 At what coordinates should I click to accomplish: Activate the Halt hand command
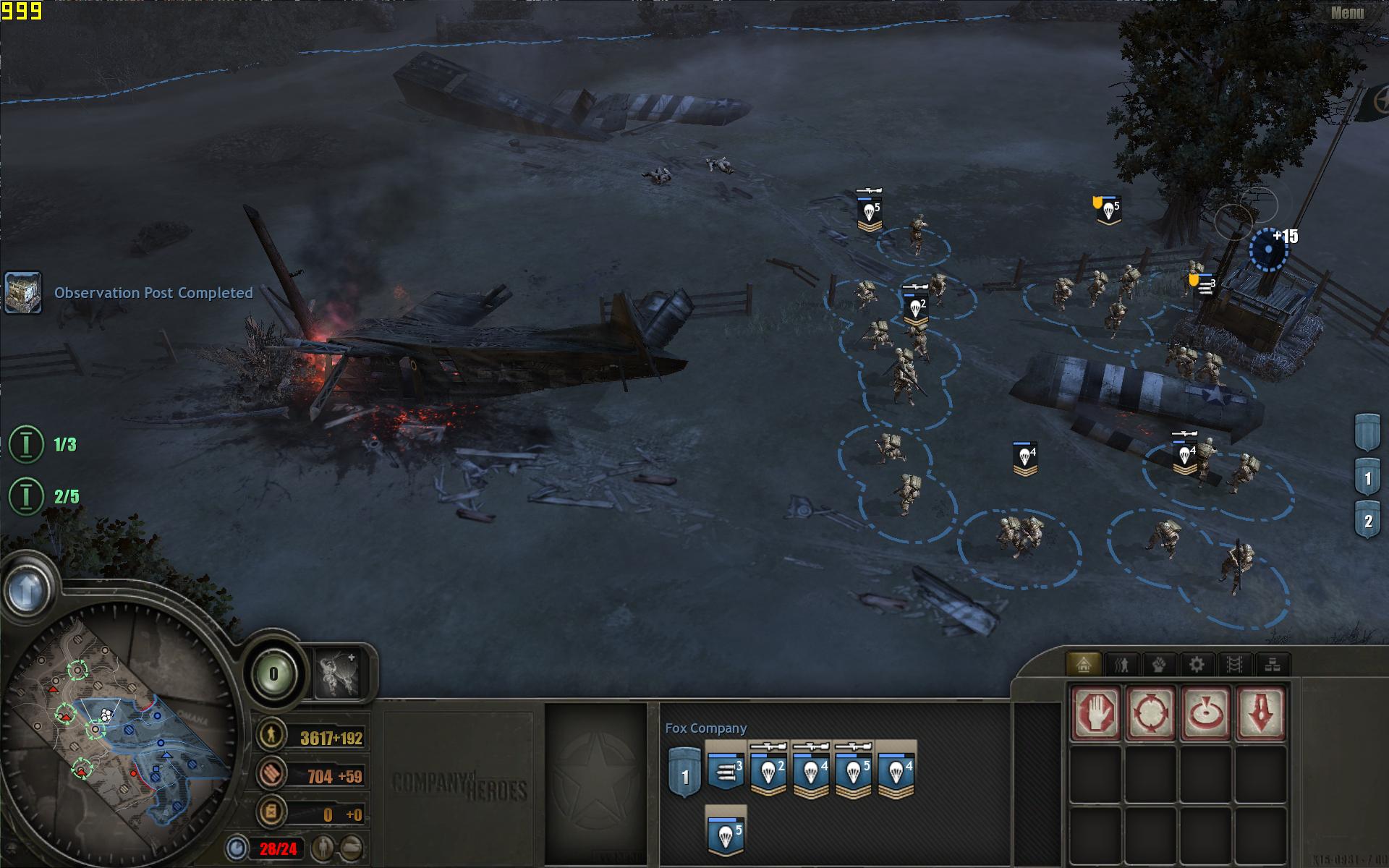pyautogui.click(x=1096, y=713)
